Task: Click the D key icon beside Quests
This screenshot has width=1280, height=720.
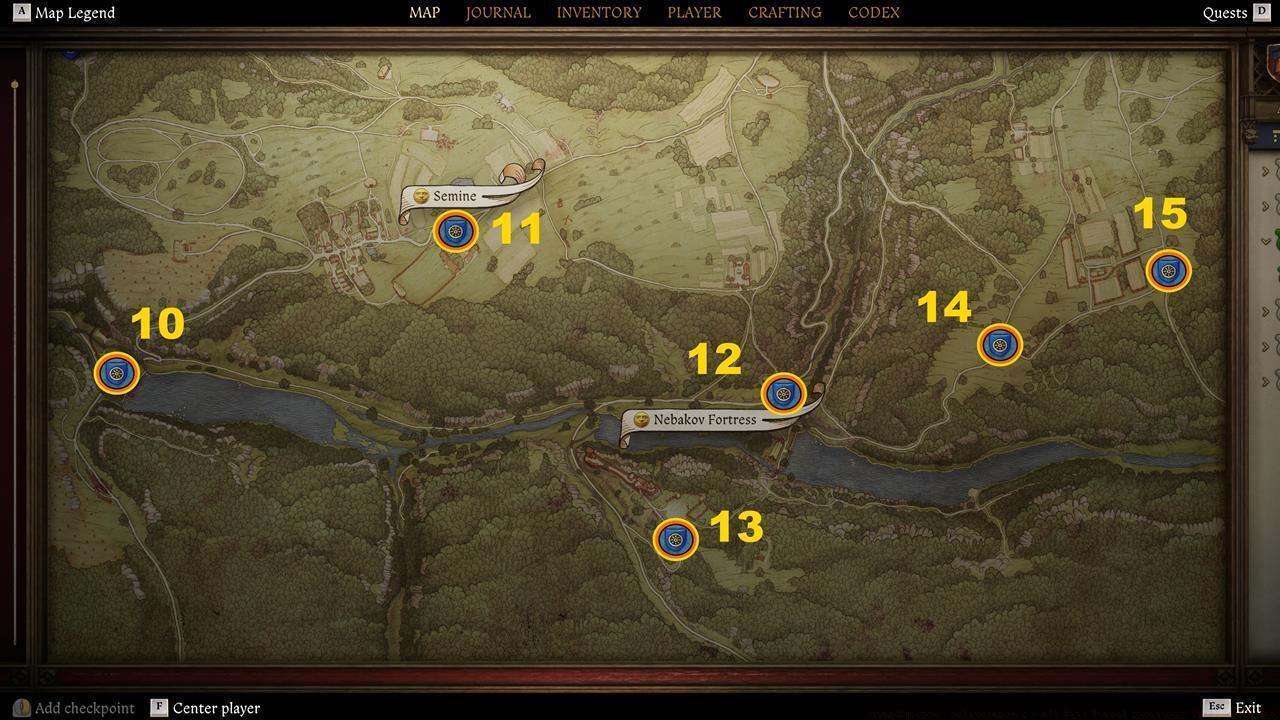Action: pos(1264,13)
